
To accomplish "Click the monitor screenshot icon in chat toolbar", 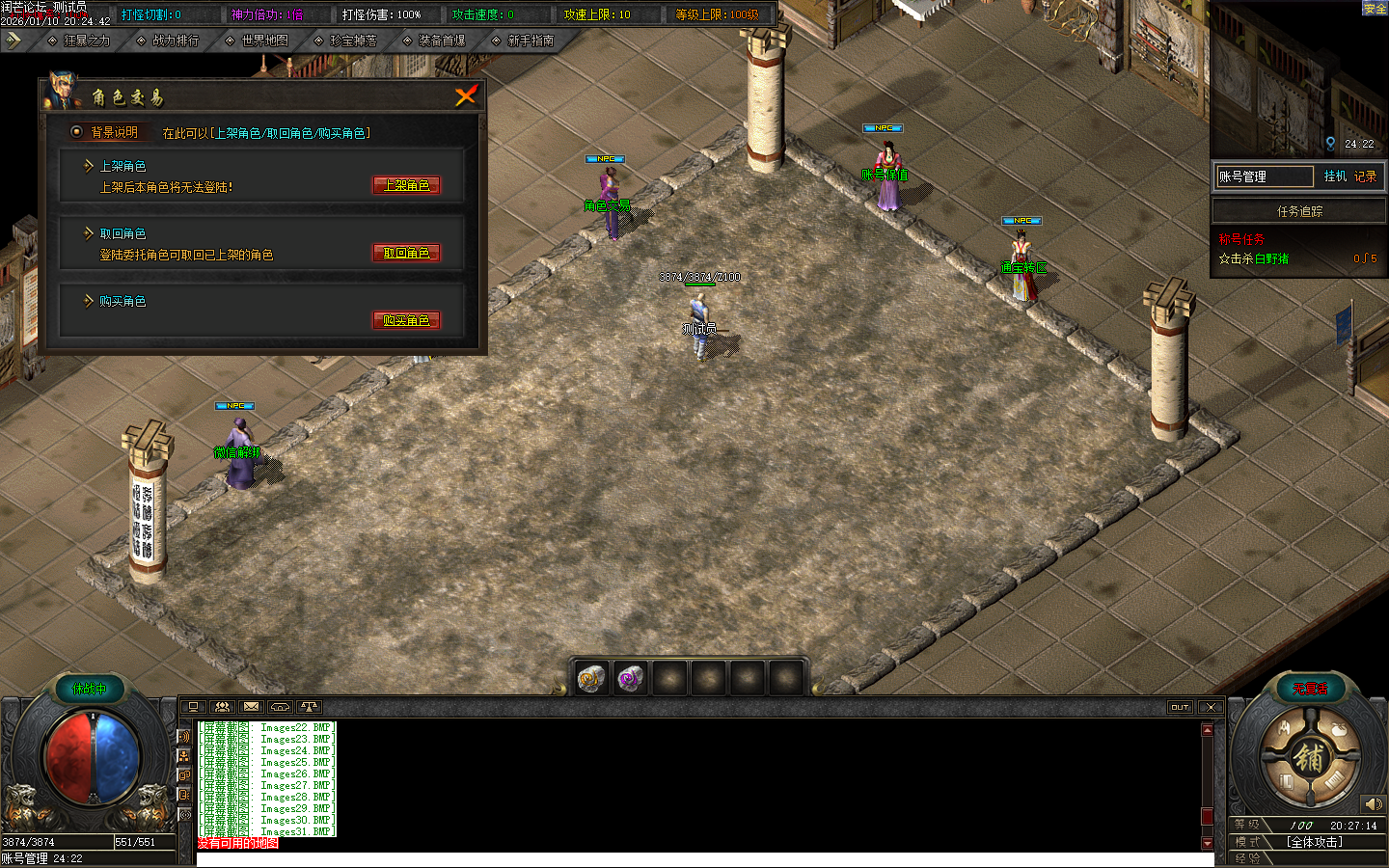I will (193, 707).
